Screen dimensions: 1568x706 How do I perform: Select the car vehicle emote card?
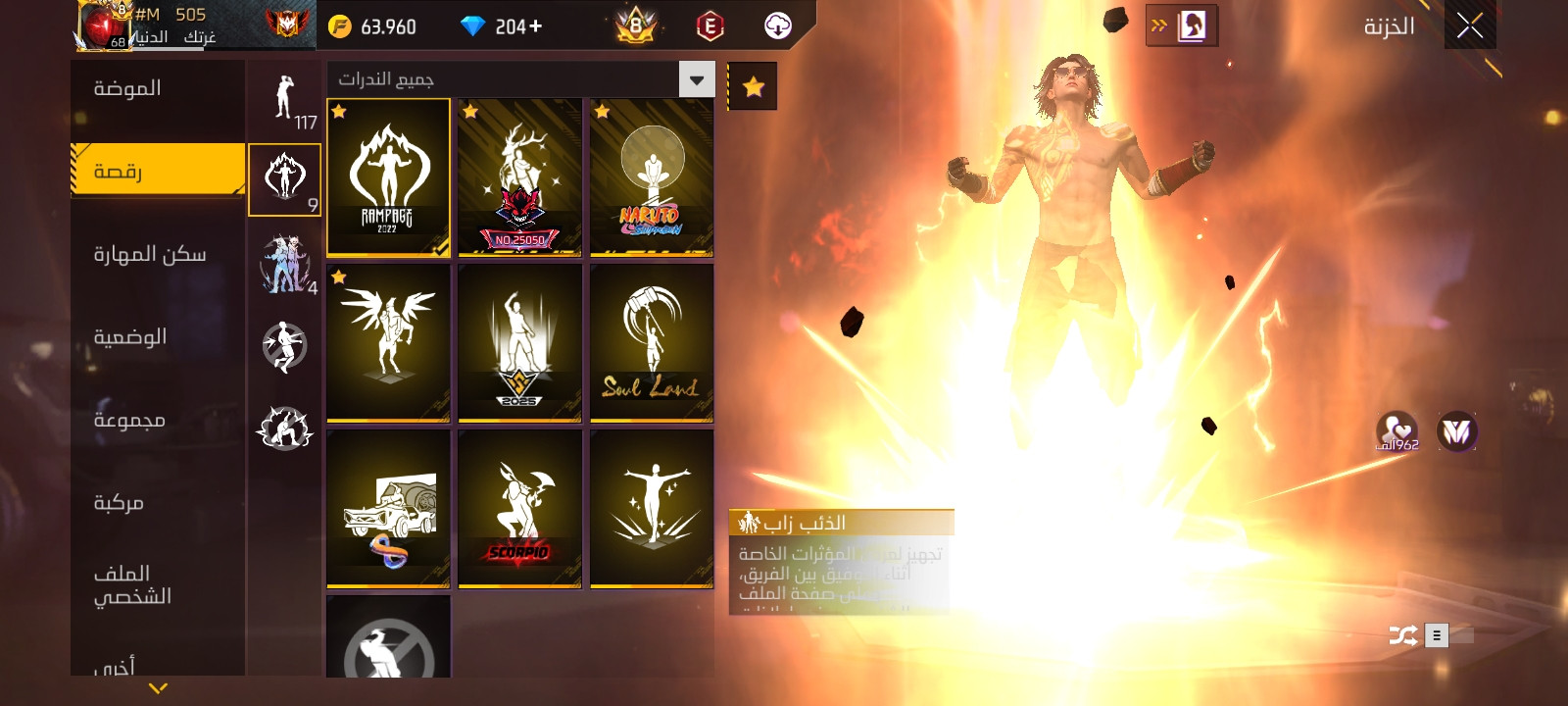(x=388, y=509)
